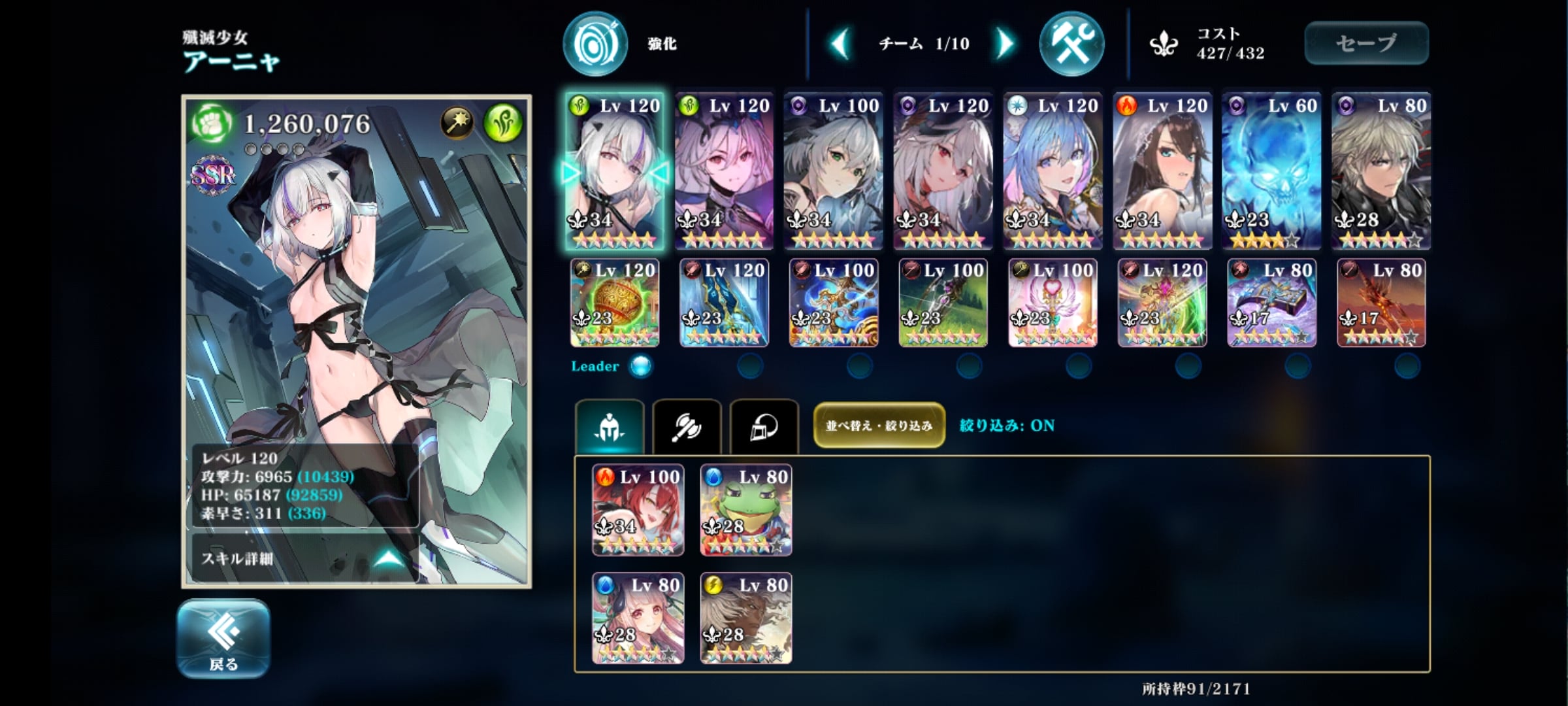Select the pink heart staff weapon slot
Screen dimensions: 1568x706
[x=1053, y=303]
